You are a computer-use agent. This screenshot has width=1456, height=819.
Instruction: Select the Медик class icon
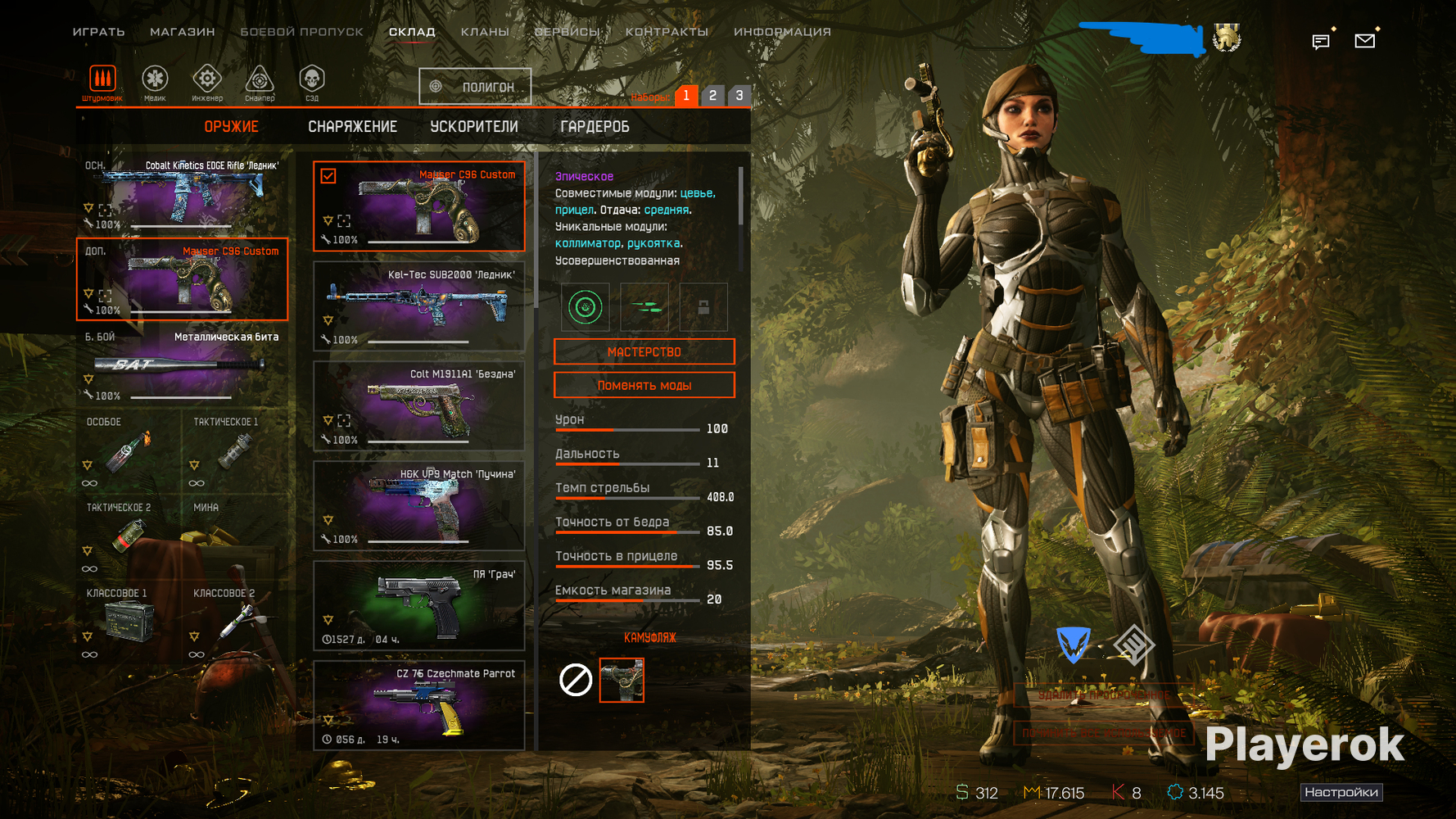(x=155, y=83)
